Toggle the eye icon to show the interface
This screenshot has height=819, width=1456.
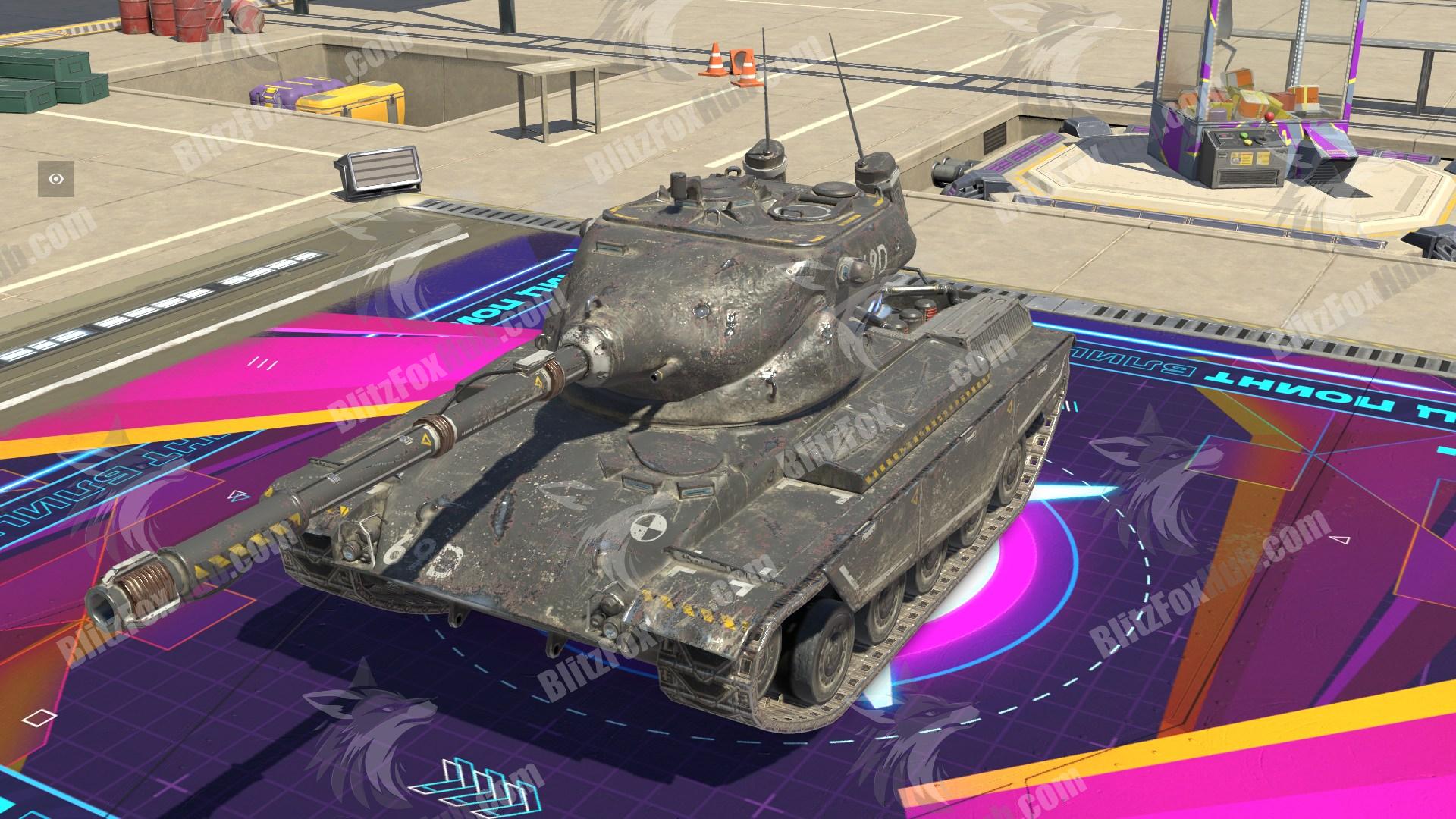[x=57, y=180]
